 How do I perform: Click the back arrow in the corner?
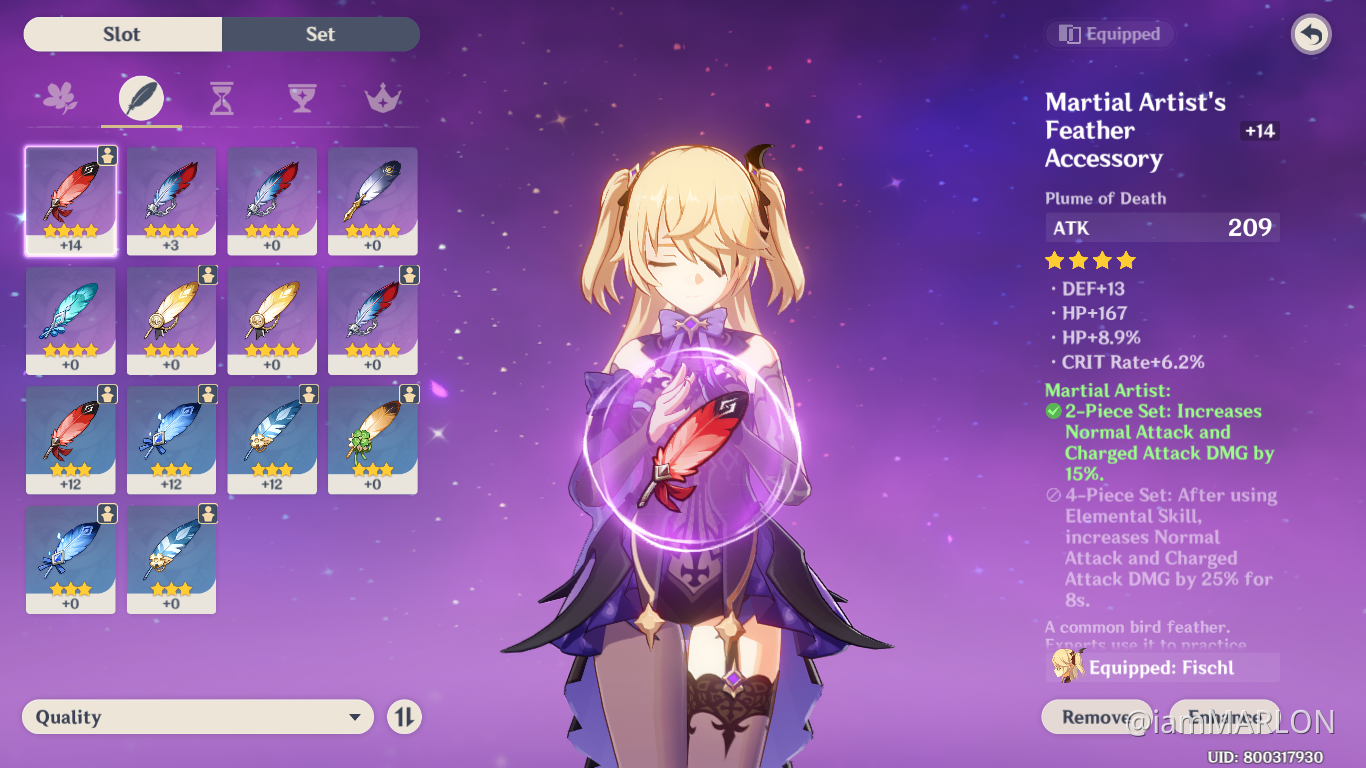[1310, 34]
